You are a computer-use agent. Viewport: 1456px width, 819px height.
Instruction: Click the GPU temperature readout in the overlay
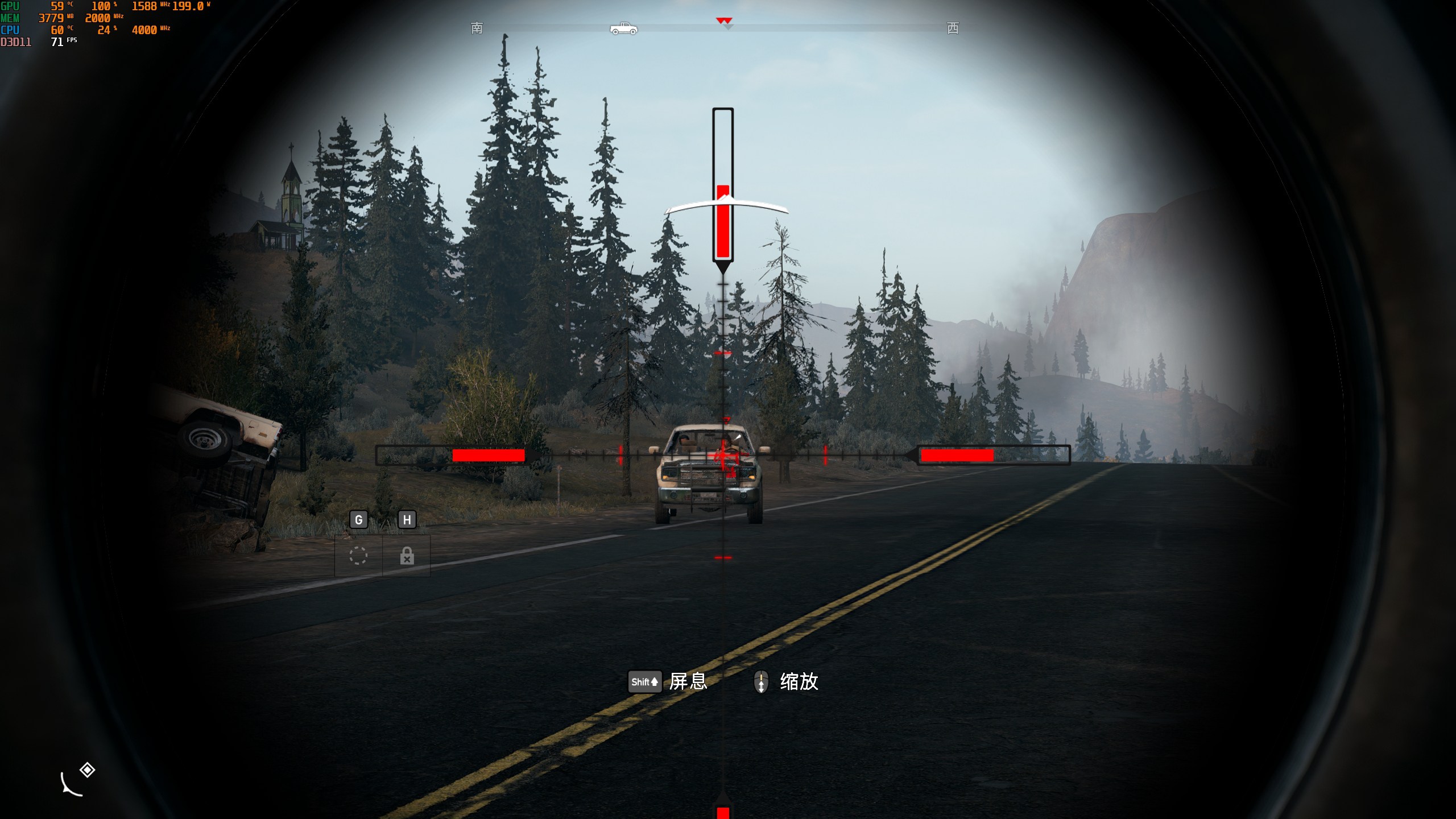[x=57, y=7]
